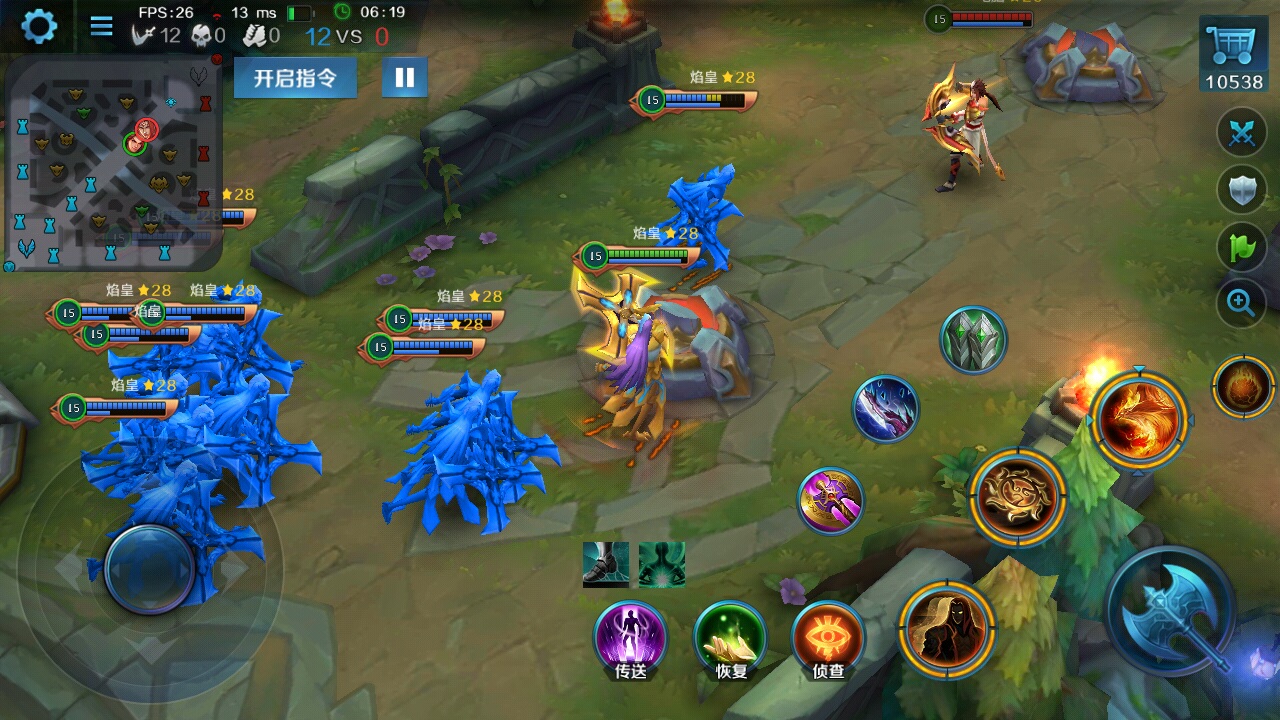Viewport: 1280px width, 720px height.
Task: Cast the hooded figure skill
Action: pyautogui.click(x=946, y=629)
